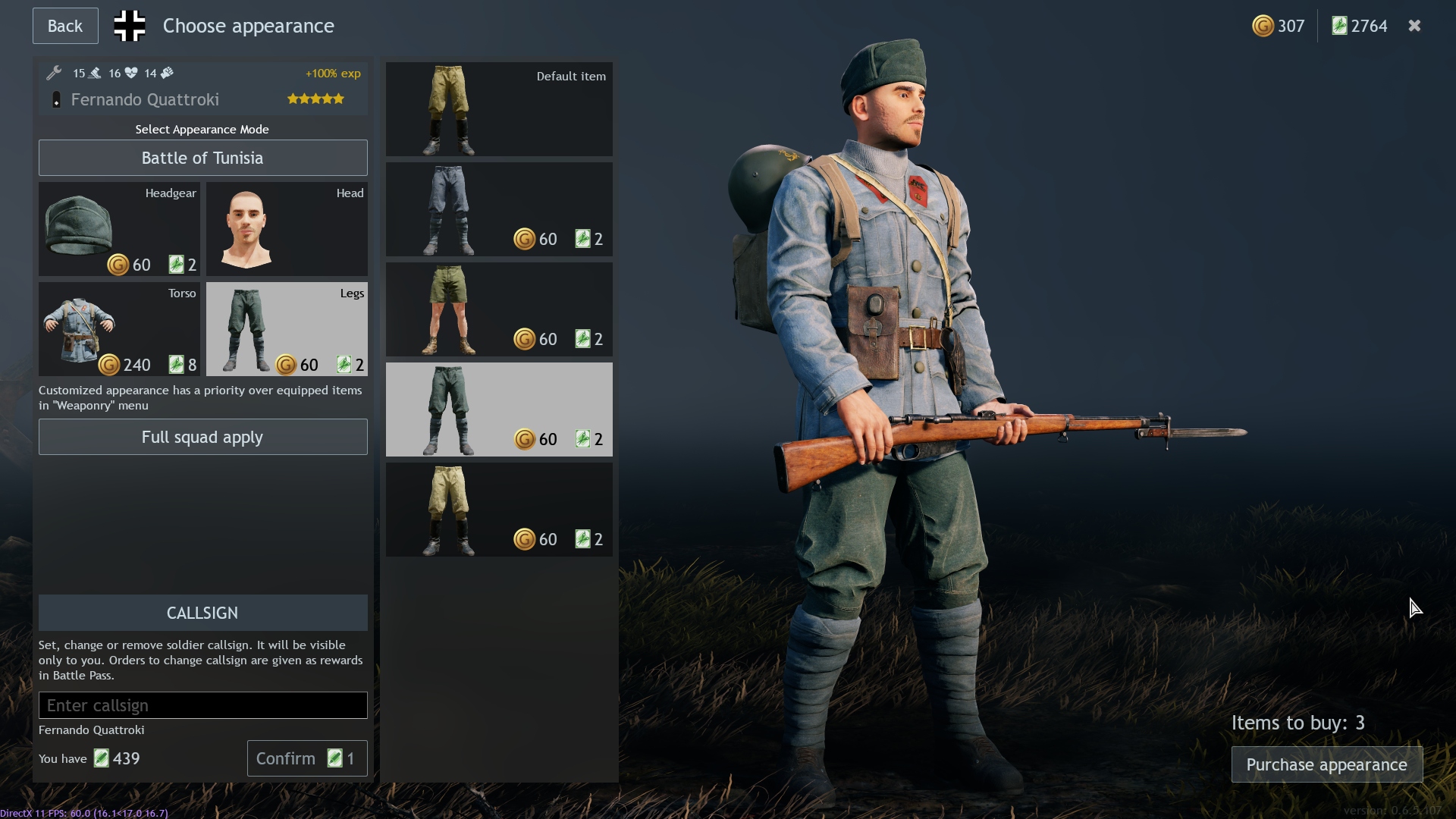Click Fernando Quattroki's five-star rating
This screenshot has width=1456, height=819.
315,99
